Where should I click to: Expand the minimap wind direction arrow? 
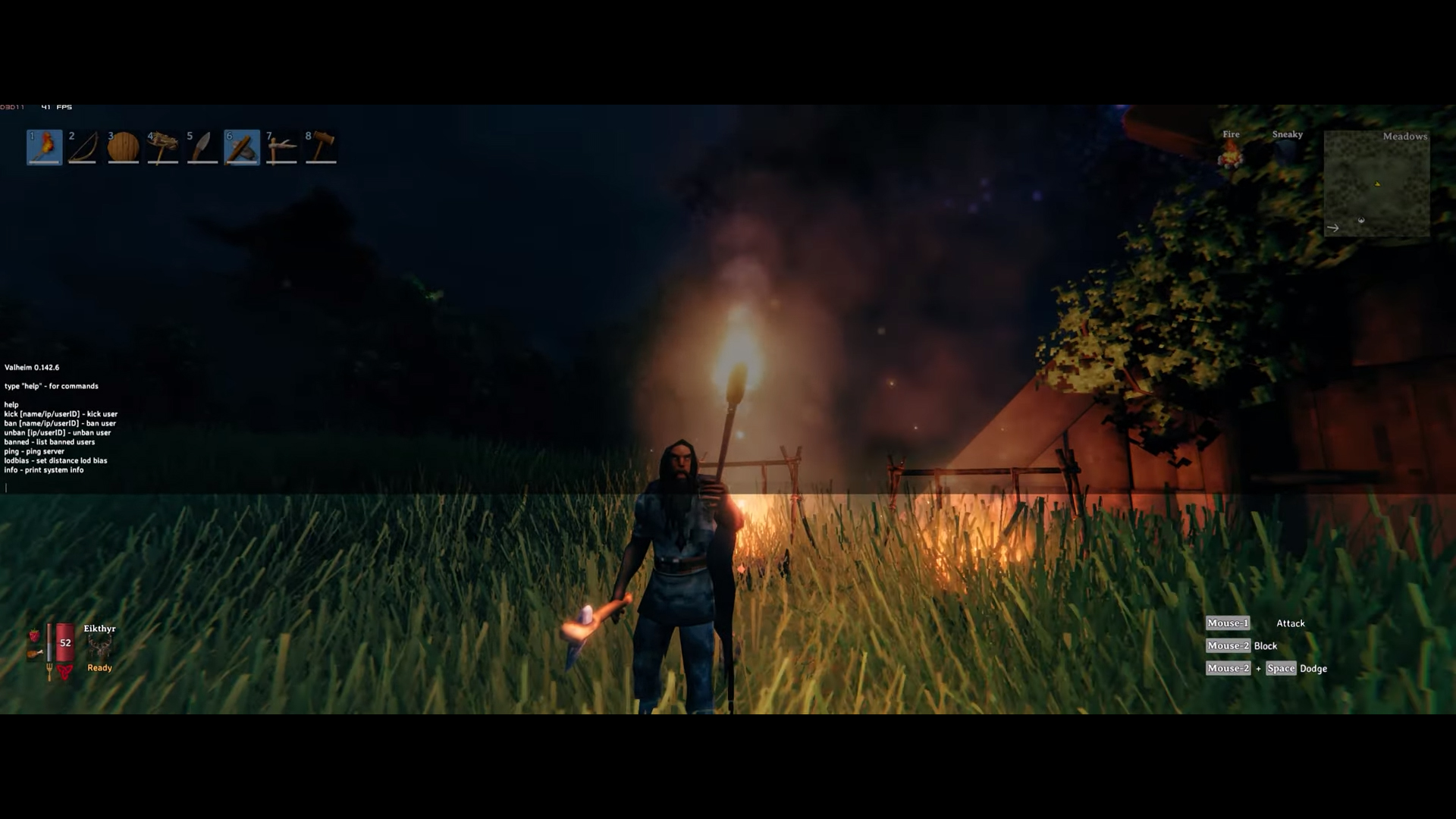click(1333, 227)
